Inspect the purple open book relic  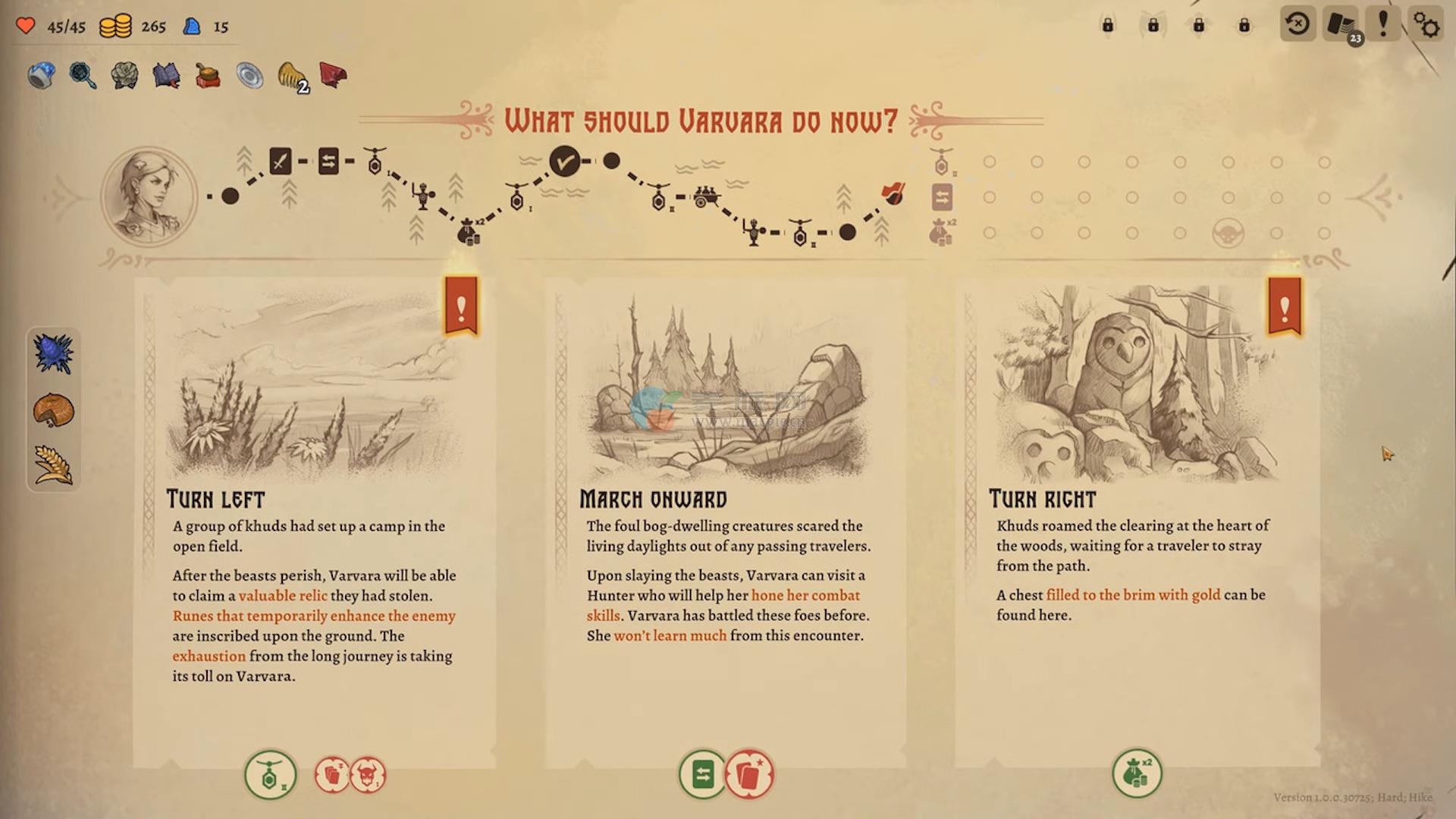(x=166, y=75)
